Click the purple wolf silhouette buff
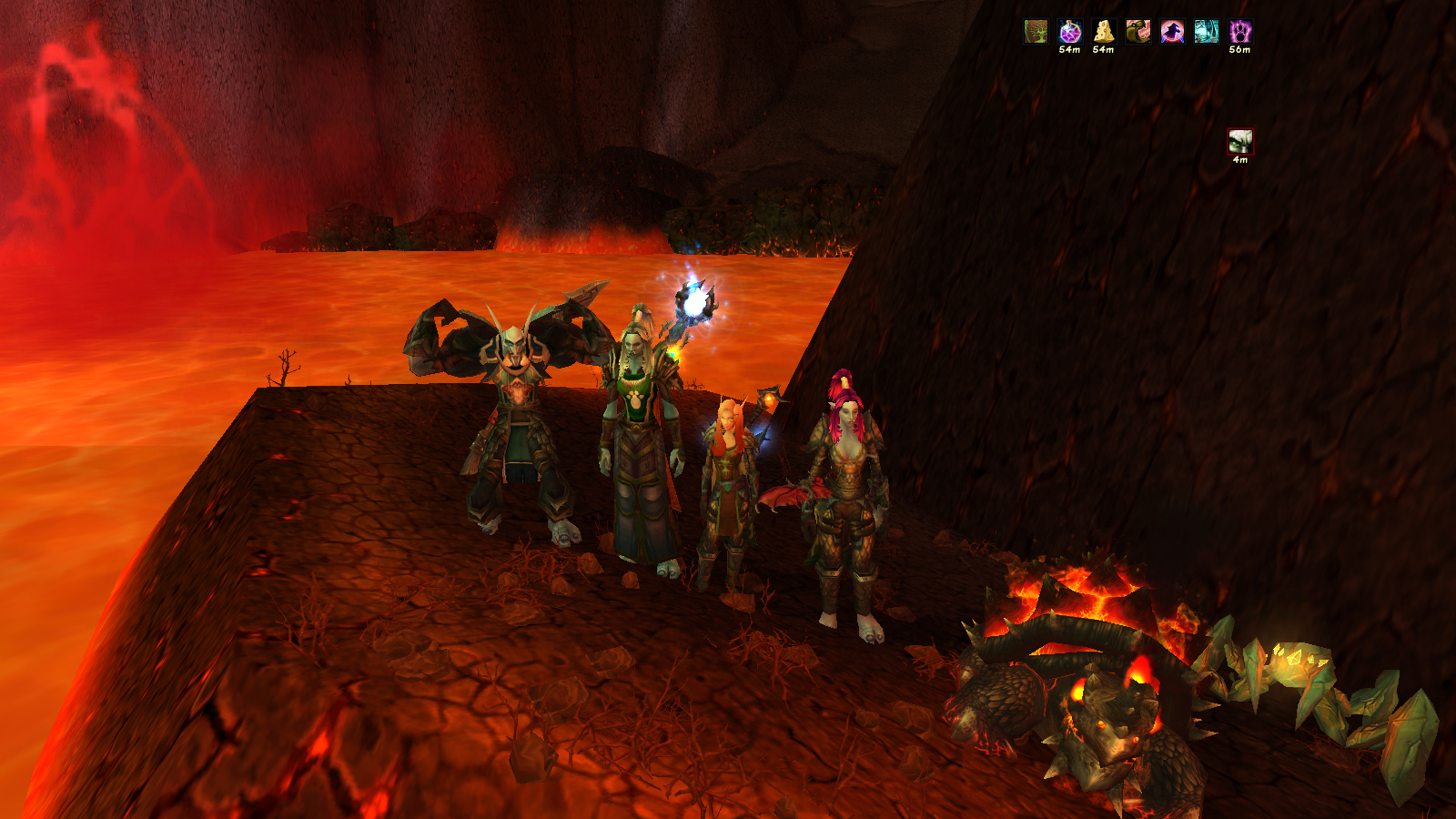Viewport: 1456px width, 819px height. click(x=1172, y=32)
